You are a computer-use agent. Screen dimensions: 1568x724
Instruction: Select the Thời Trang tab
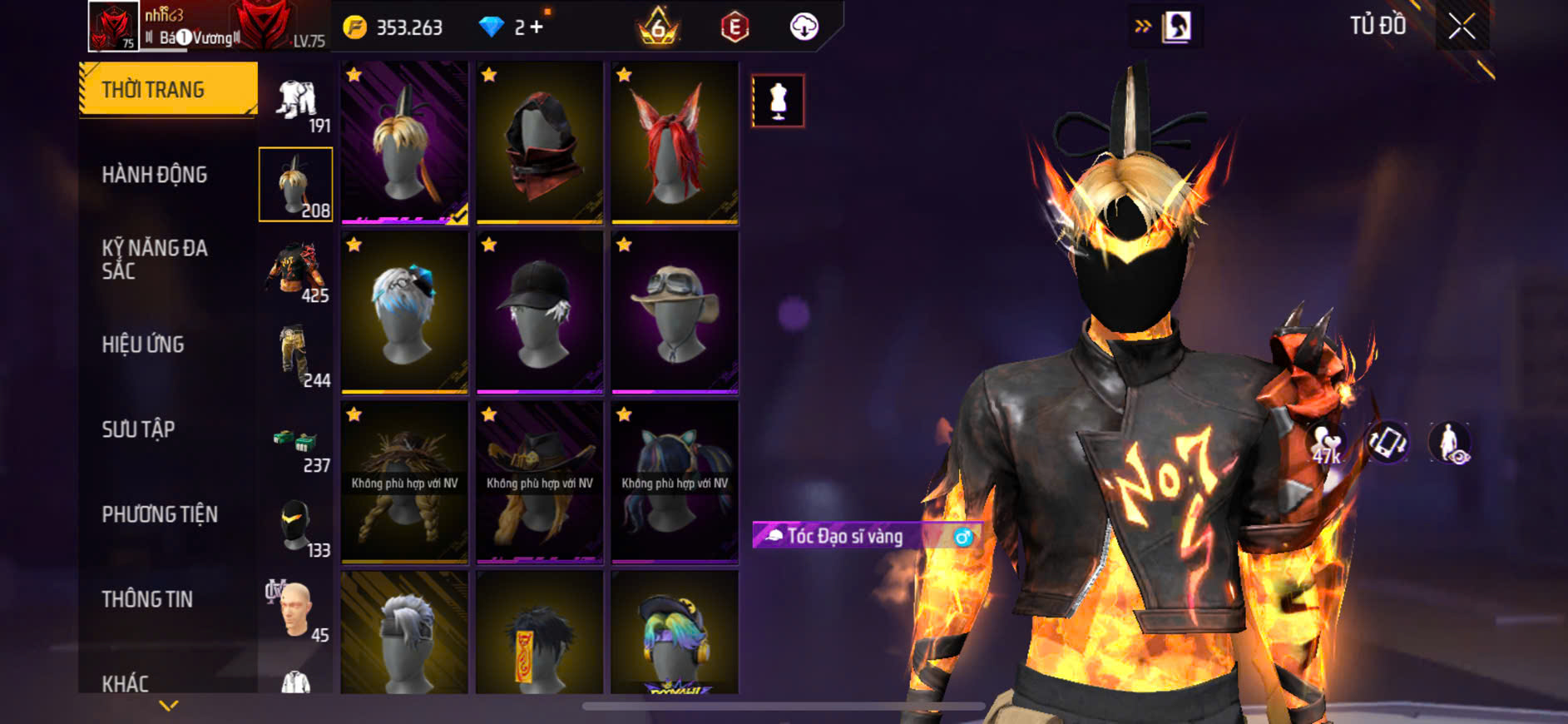pyautogui.click(x=153, y=90)
